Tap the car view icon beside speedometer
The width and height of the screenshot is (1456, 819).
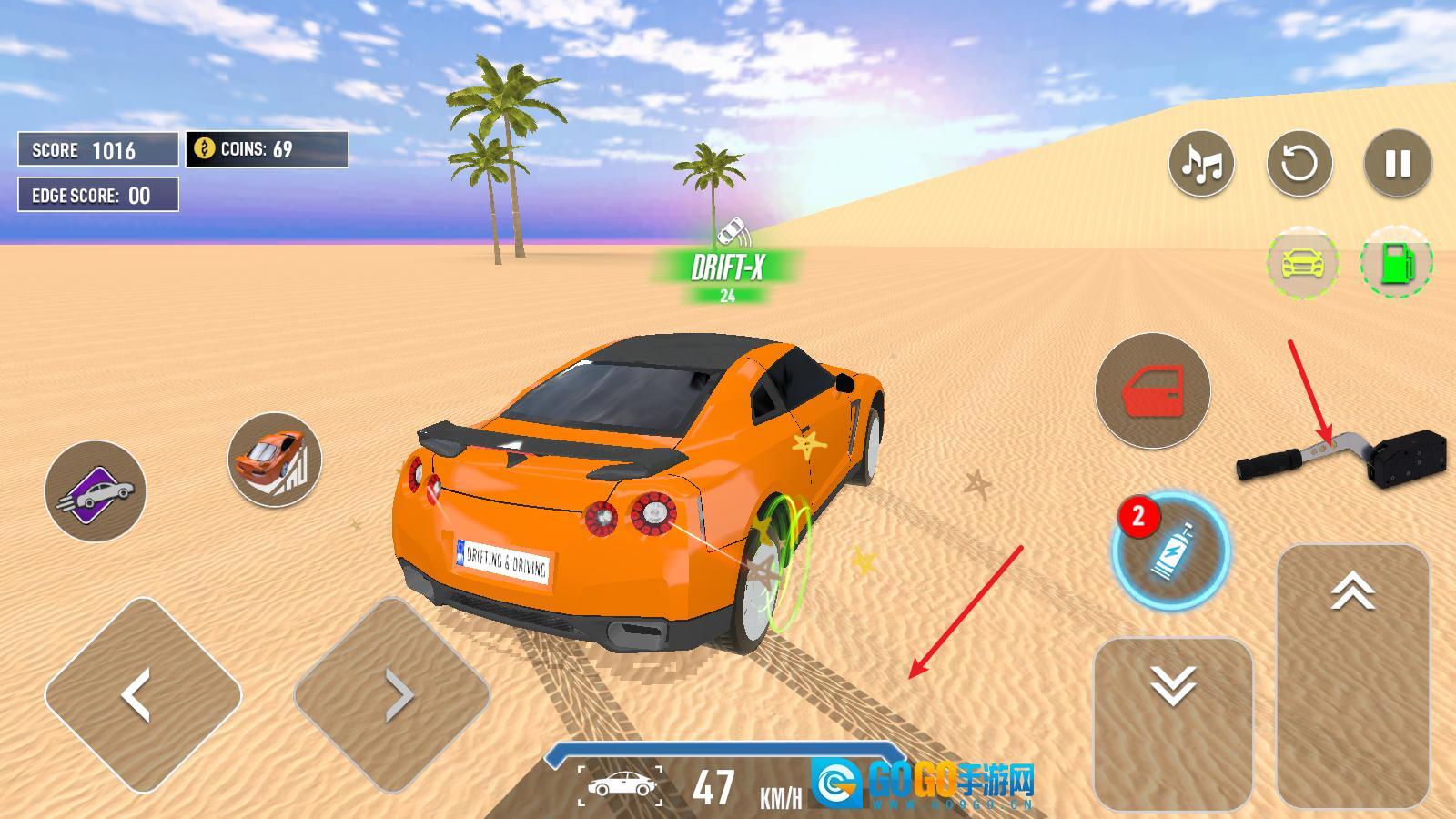point(621,785)
